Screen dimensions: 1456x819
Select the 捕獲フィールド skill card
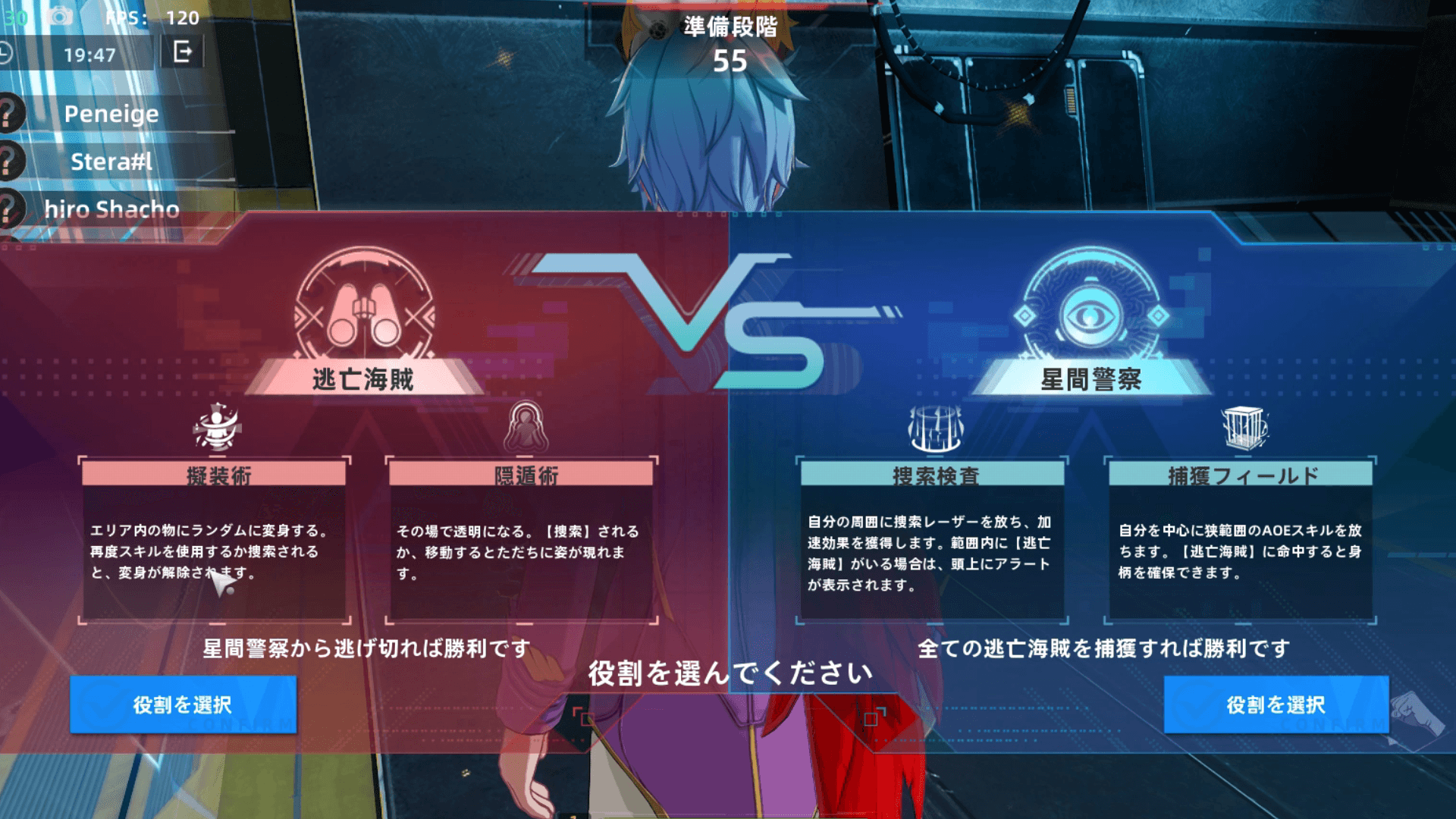pos(1241,540)
